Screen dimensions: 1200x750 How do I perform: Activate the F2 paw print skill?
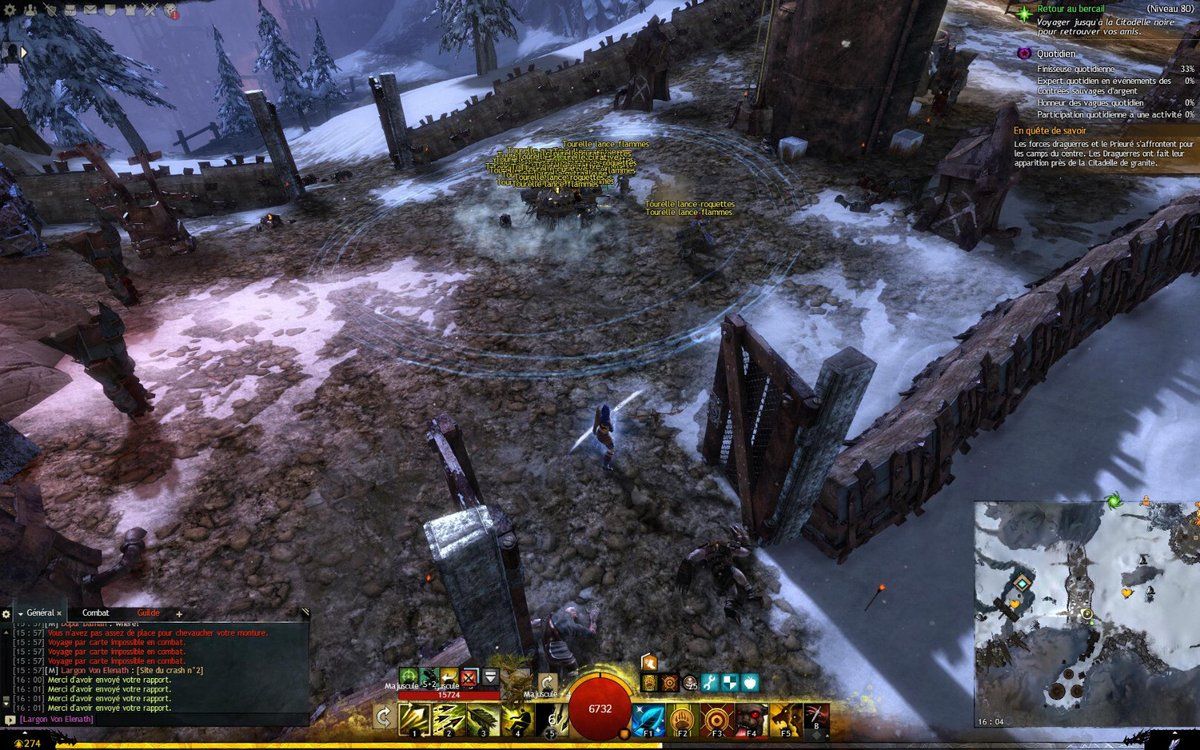682,718
